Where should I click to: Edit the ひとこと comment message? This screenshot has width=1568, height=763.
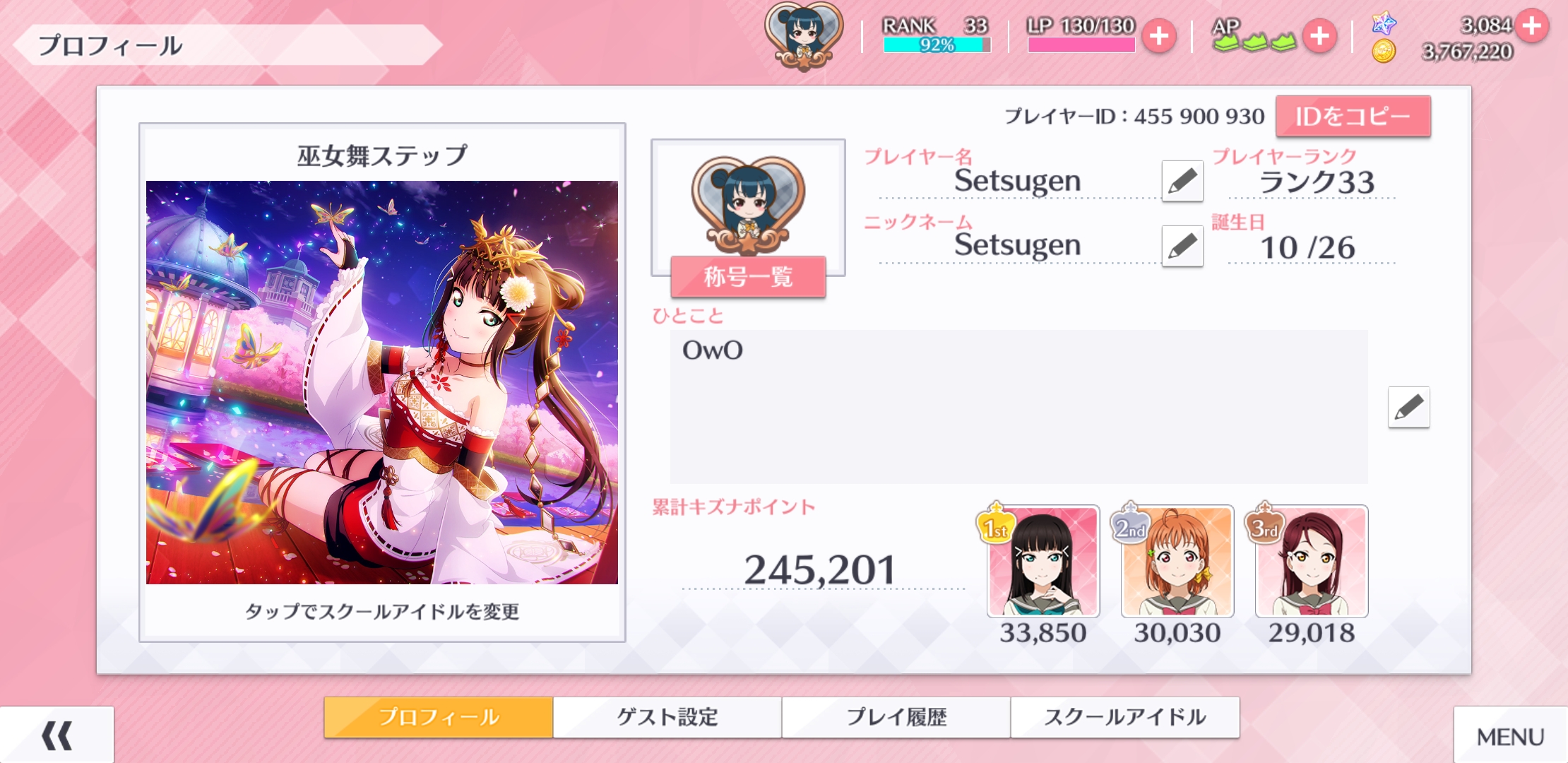1408,407
